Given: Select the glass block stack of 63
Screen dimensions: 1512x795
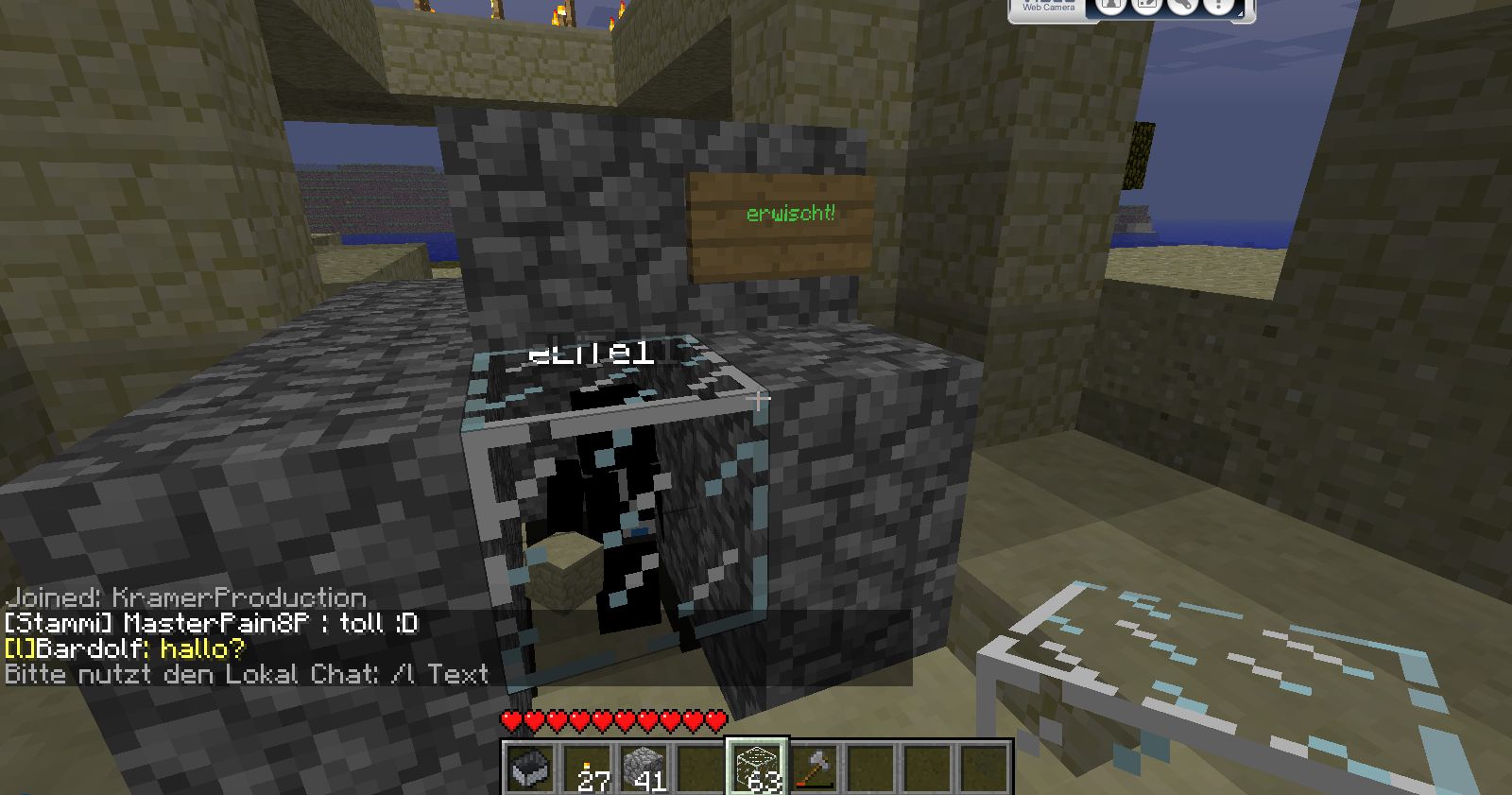Looking at the screenshot, I should pyautogui.click(x=757, y=767).
